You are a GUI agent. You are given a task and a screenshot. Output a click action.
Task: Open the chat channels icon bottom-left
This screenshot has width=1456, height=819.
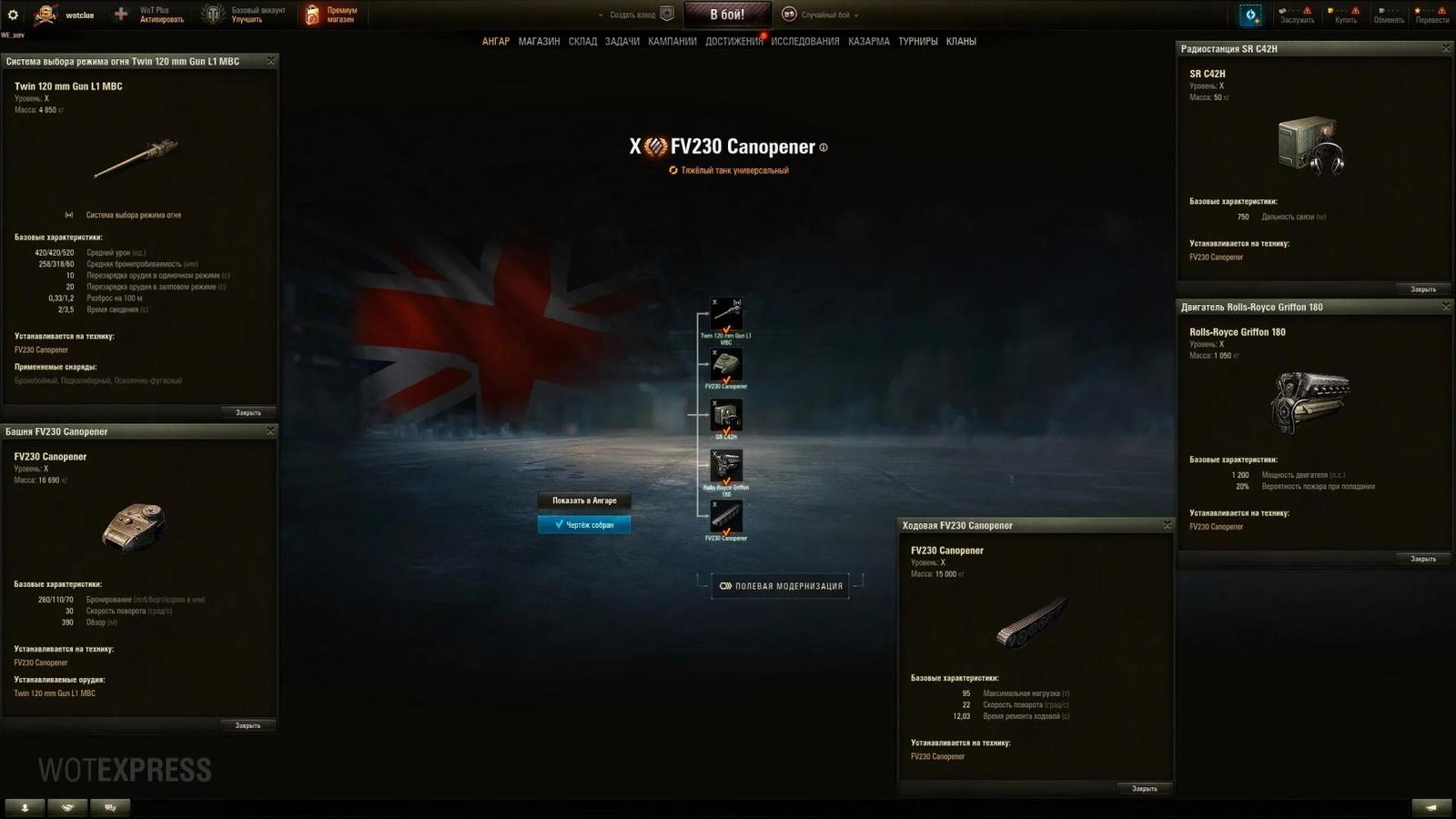point(109,806)
